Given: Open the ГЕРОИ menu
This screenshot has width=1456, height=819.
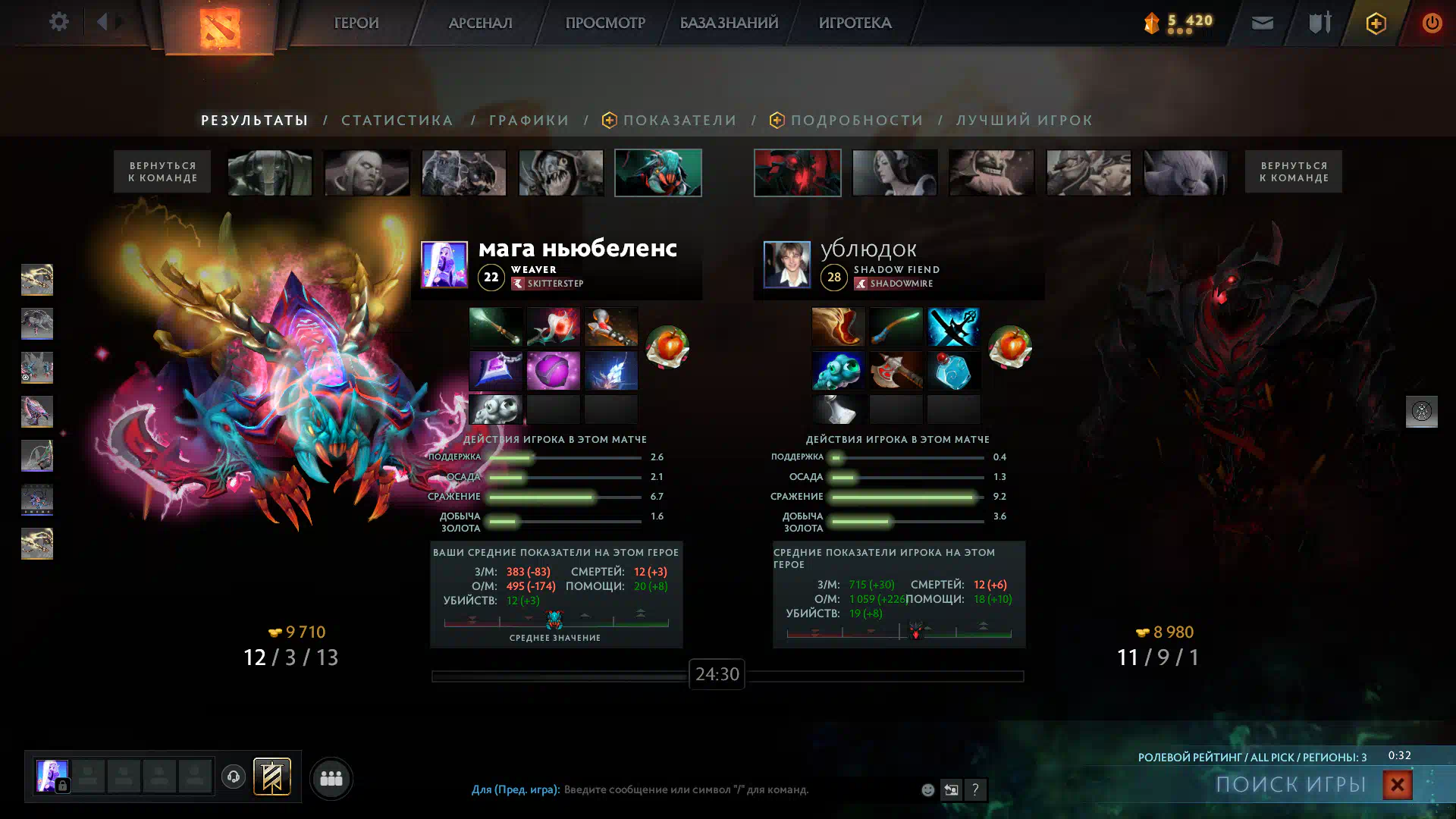Looking at the screenshot, I should click(x=356, y=23).
